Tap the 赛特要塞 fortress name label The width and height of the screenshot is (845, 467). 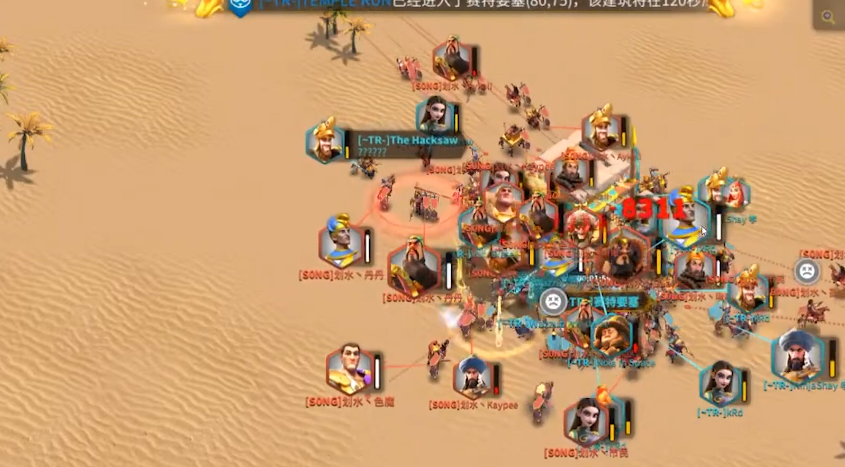[605, 301]
